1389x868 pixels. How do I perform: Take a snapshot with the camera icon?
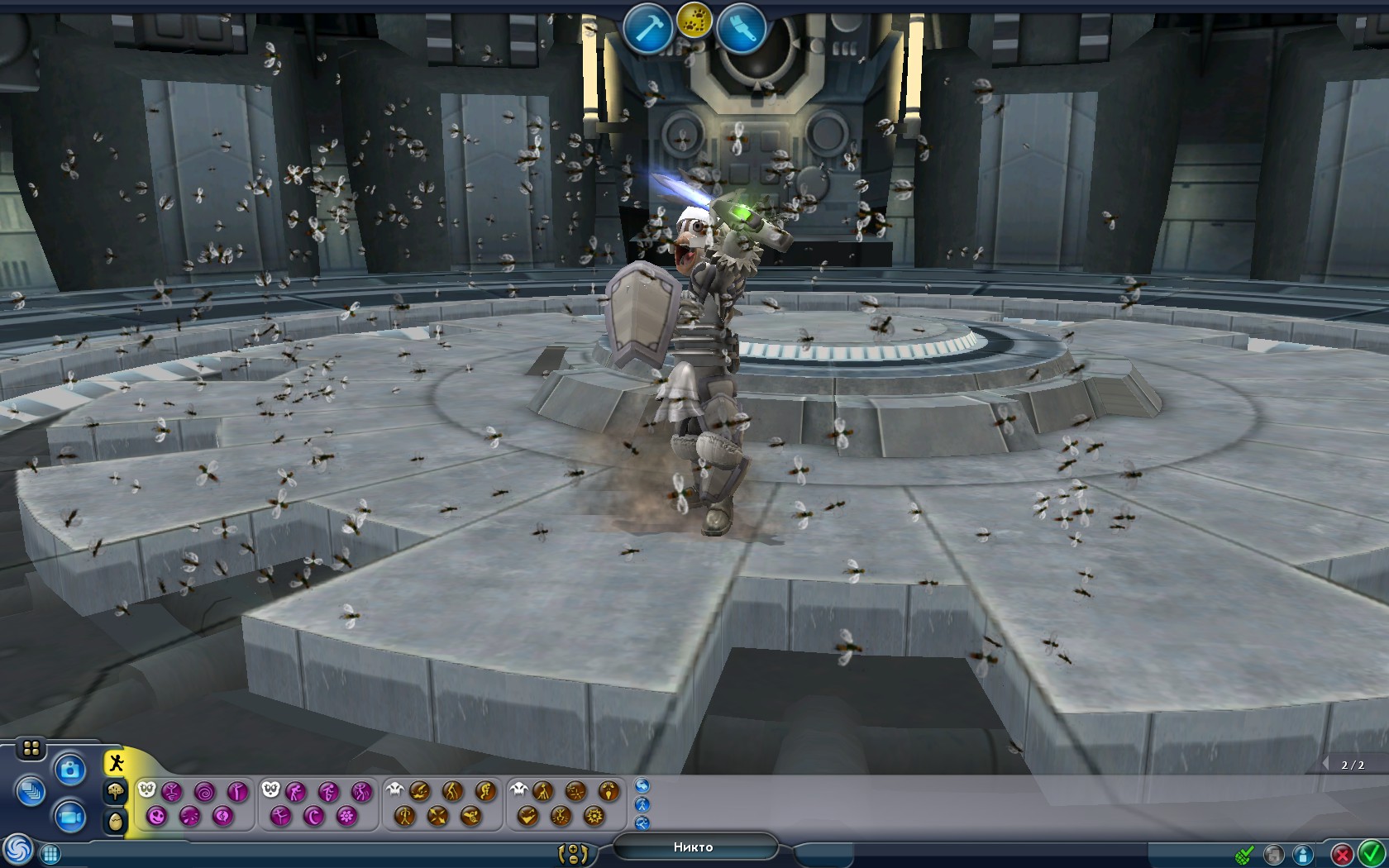[70, 770]
